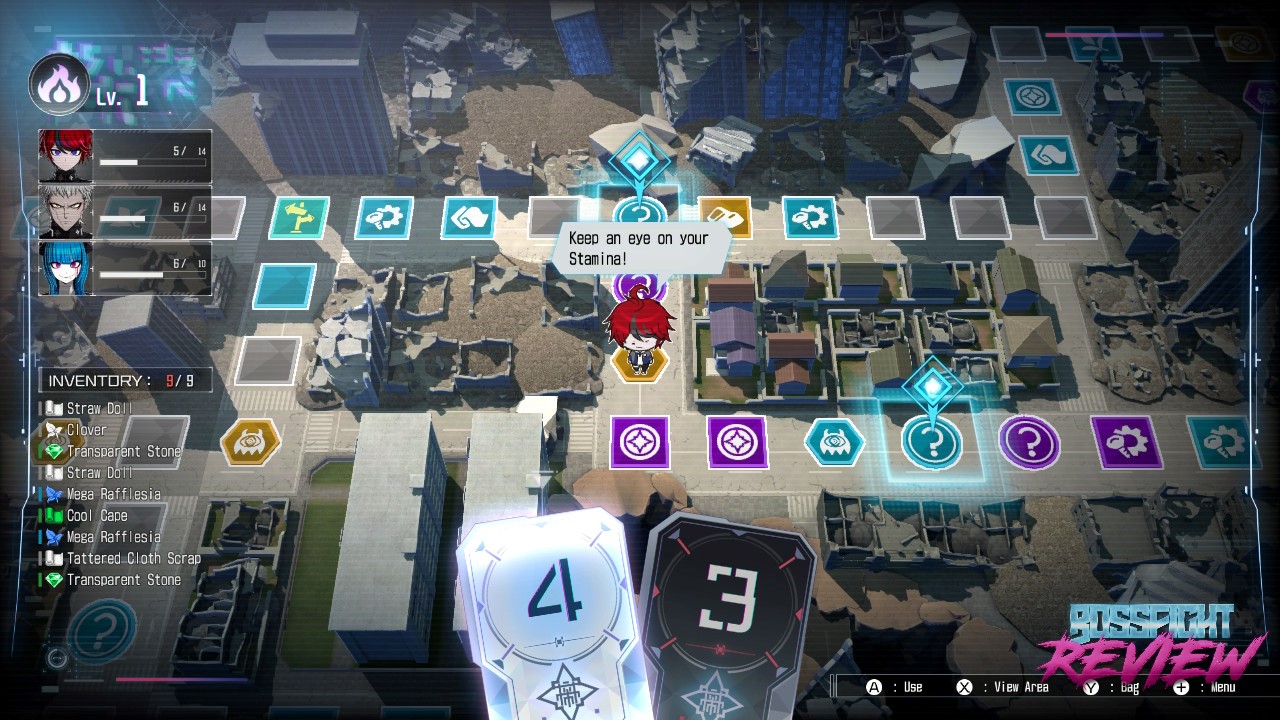Screen dimensions: 1280x720
Task: Select the teal signpost board tile
Action: (x=299, y=217)
